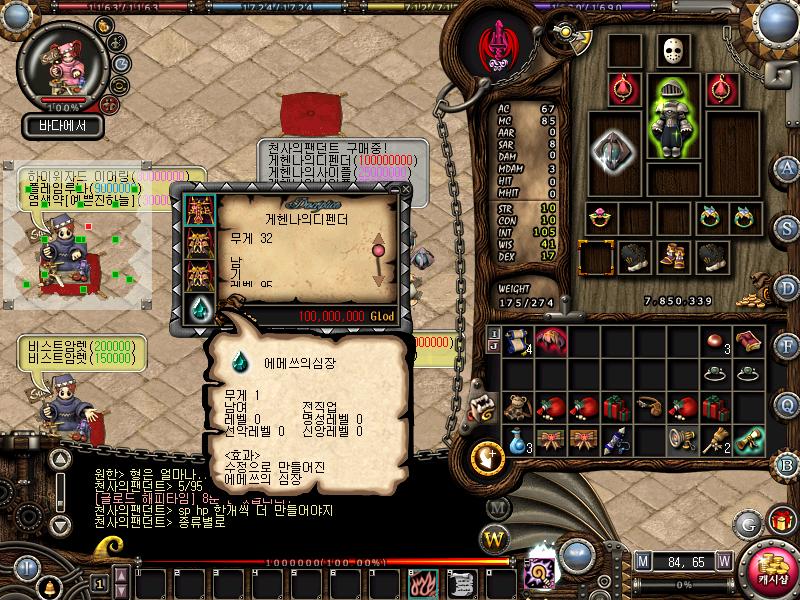Activate the purple spiral skill icon
Image resolution: width=800 pixels, height=600 pixels.
pos(536,574)
